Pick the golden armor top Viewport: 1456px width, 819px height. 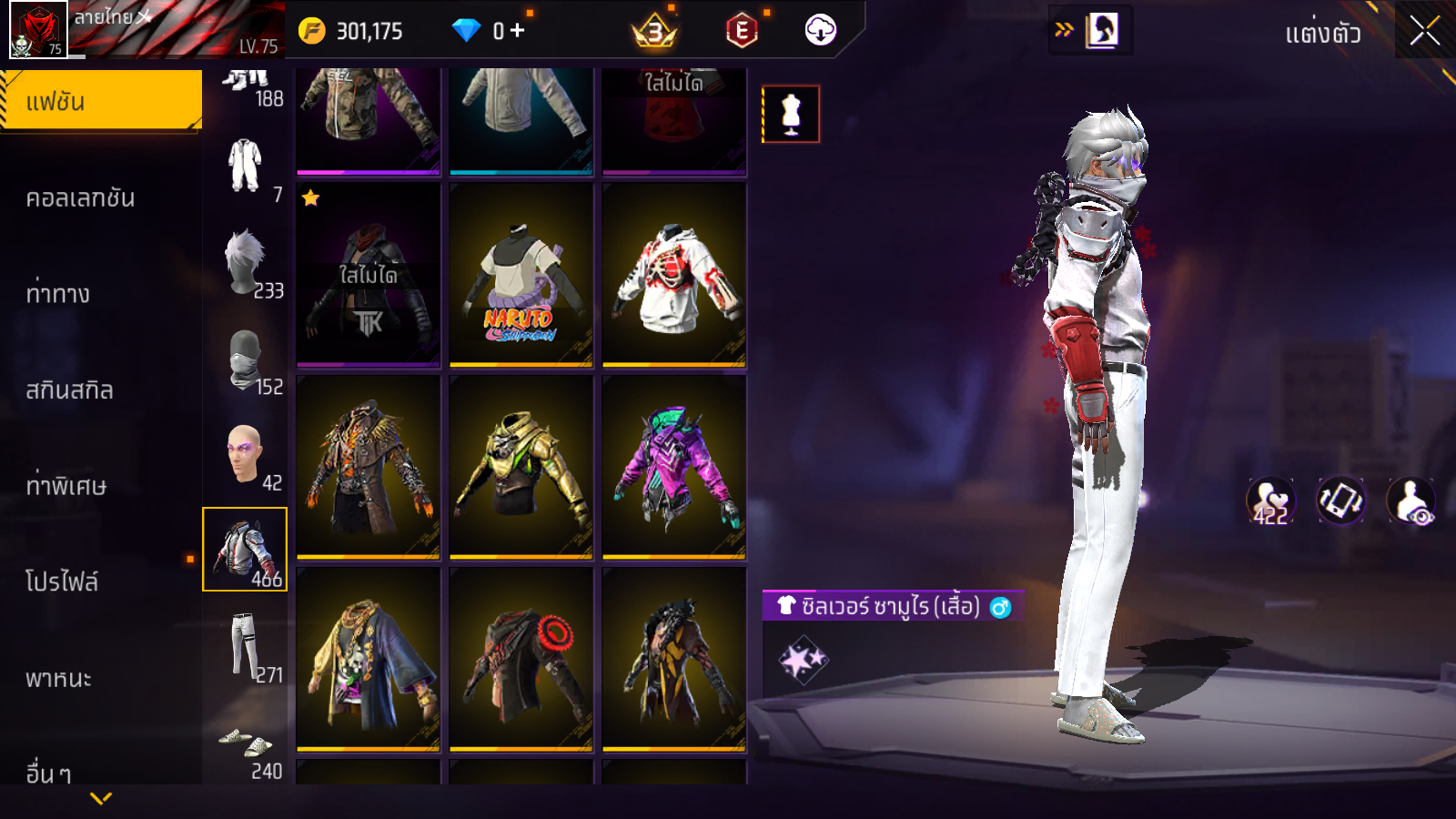(x=521, y=468)
